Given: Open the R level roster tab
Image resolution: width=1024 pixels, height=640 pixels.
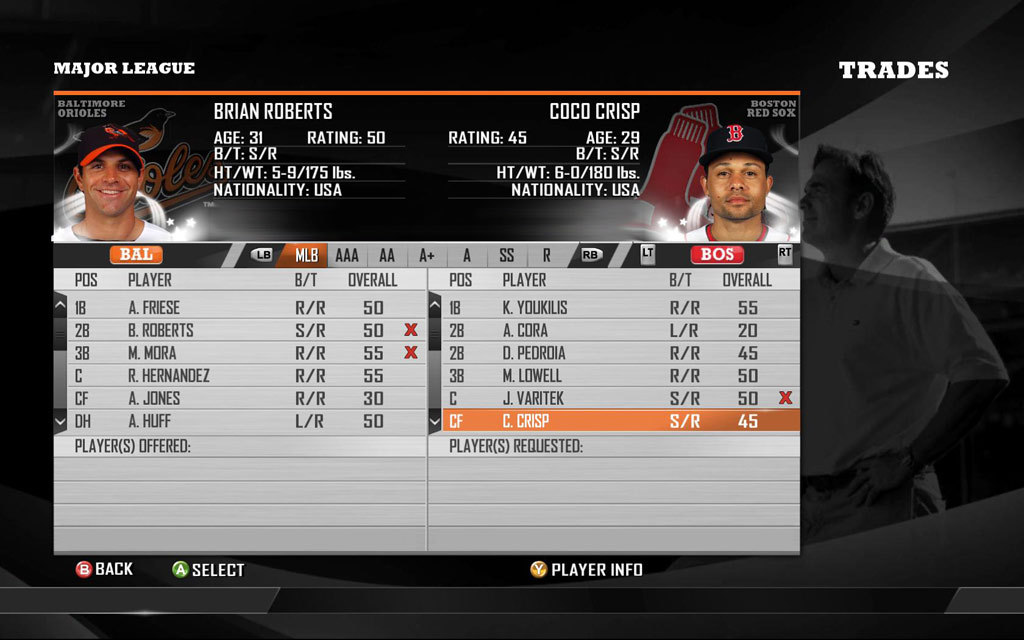Looking at the screenshot, I should 546,255.
